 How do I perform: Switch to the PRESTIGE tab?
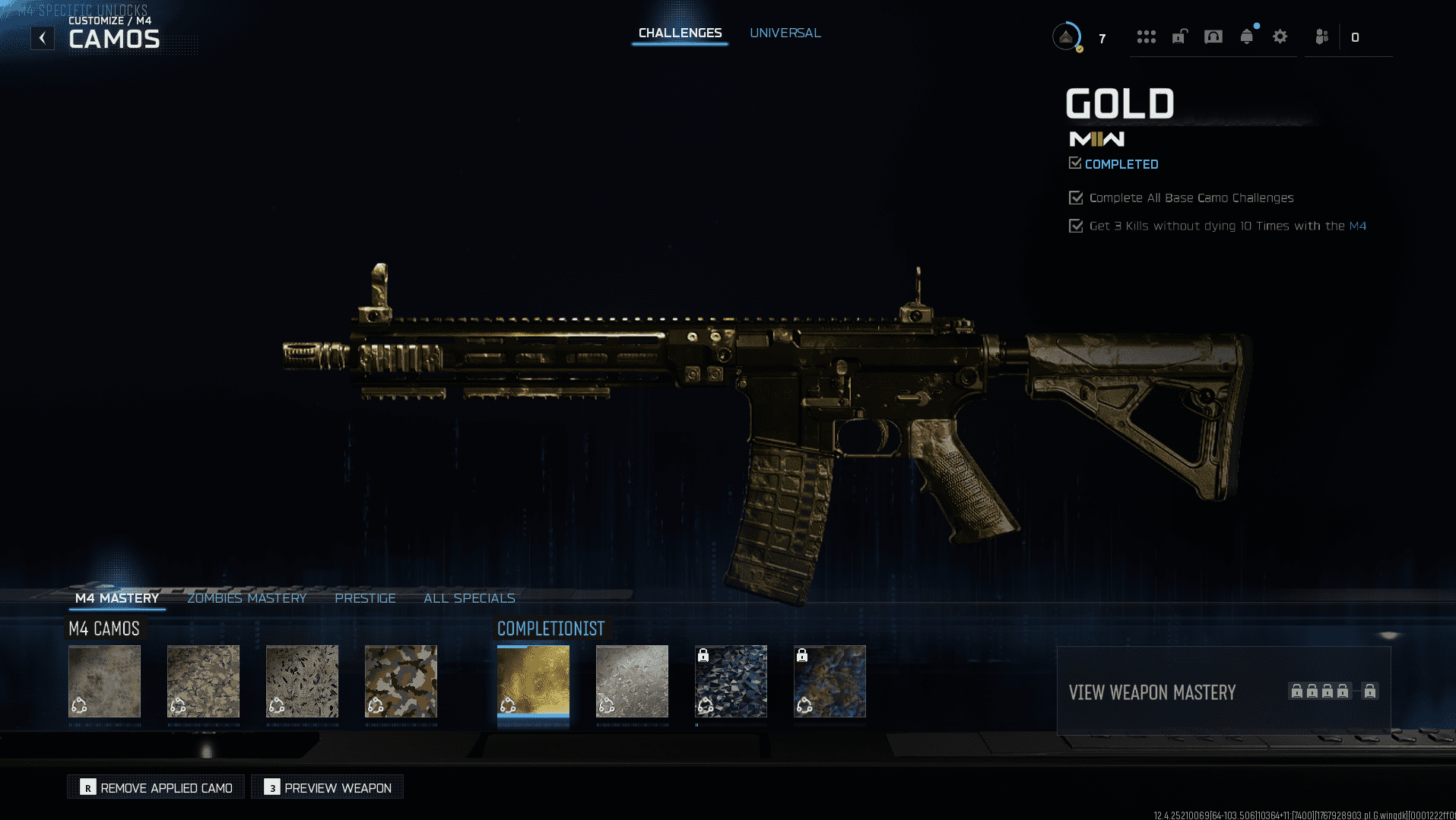tap(365, 598)
